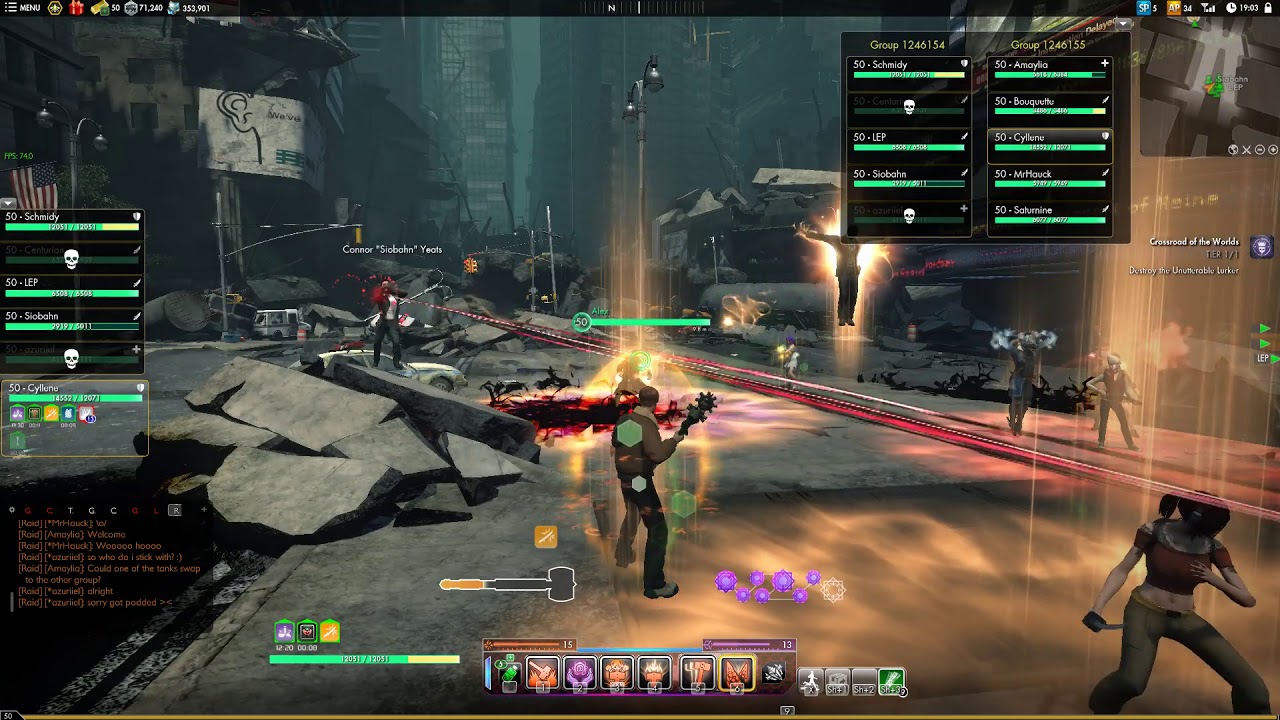The image size is (1280, 720).
Task: Activate the gold-highlighted ability in slot 6
Action: click(736, 673)
